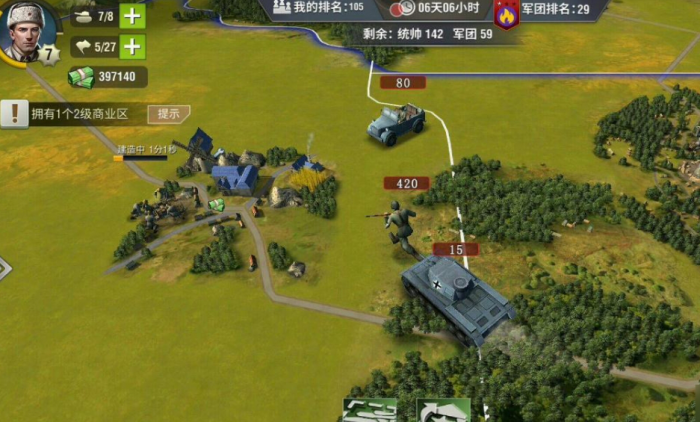Select the tank unit marked 15

[x=456, y=292]
